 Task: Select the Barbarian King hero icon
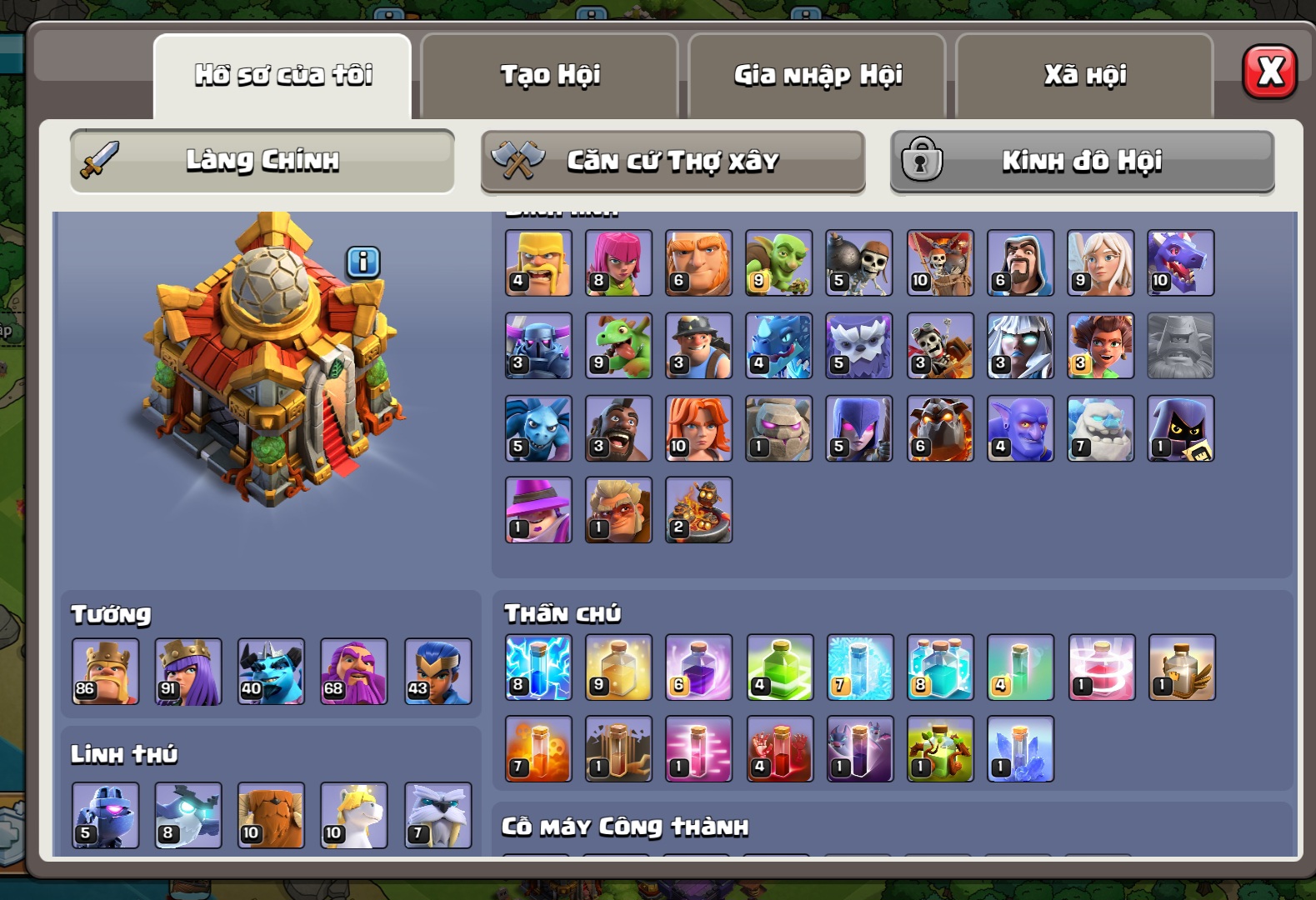(x=106, y=672)
